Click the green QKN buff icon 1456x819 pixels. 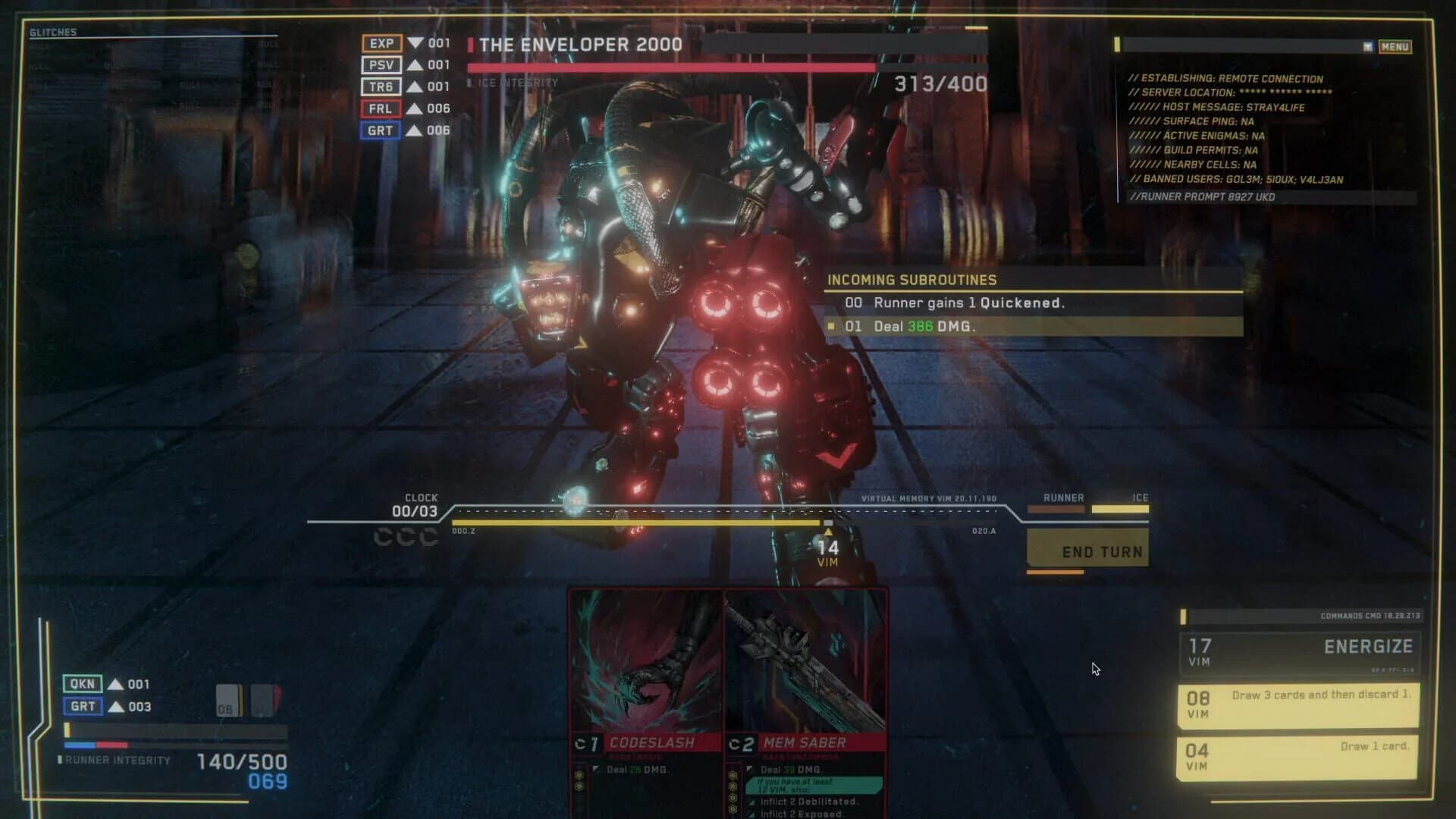click(82, 683)
